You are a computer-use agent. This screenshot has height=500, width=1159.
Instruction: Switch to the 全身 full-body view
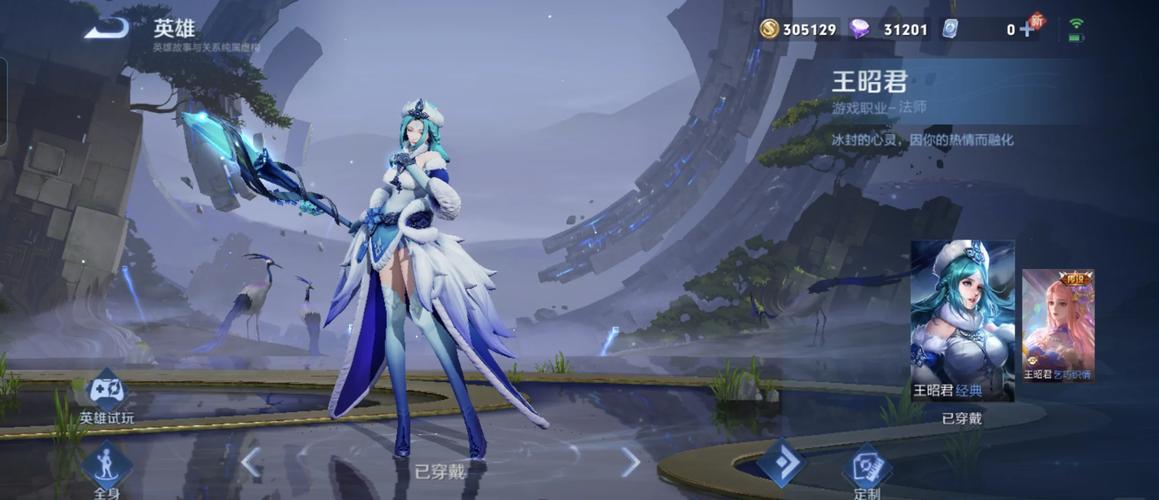(107, 468)
